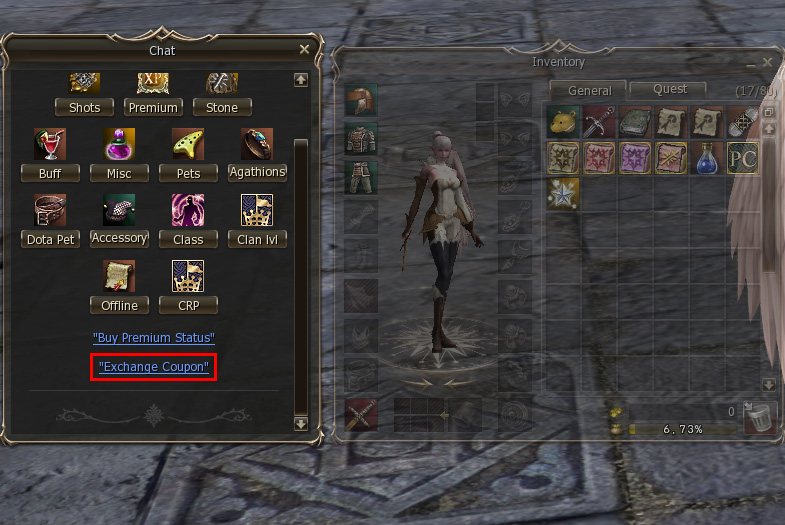Click the inventory trash can icon

pos(761,416)
